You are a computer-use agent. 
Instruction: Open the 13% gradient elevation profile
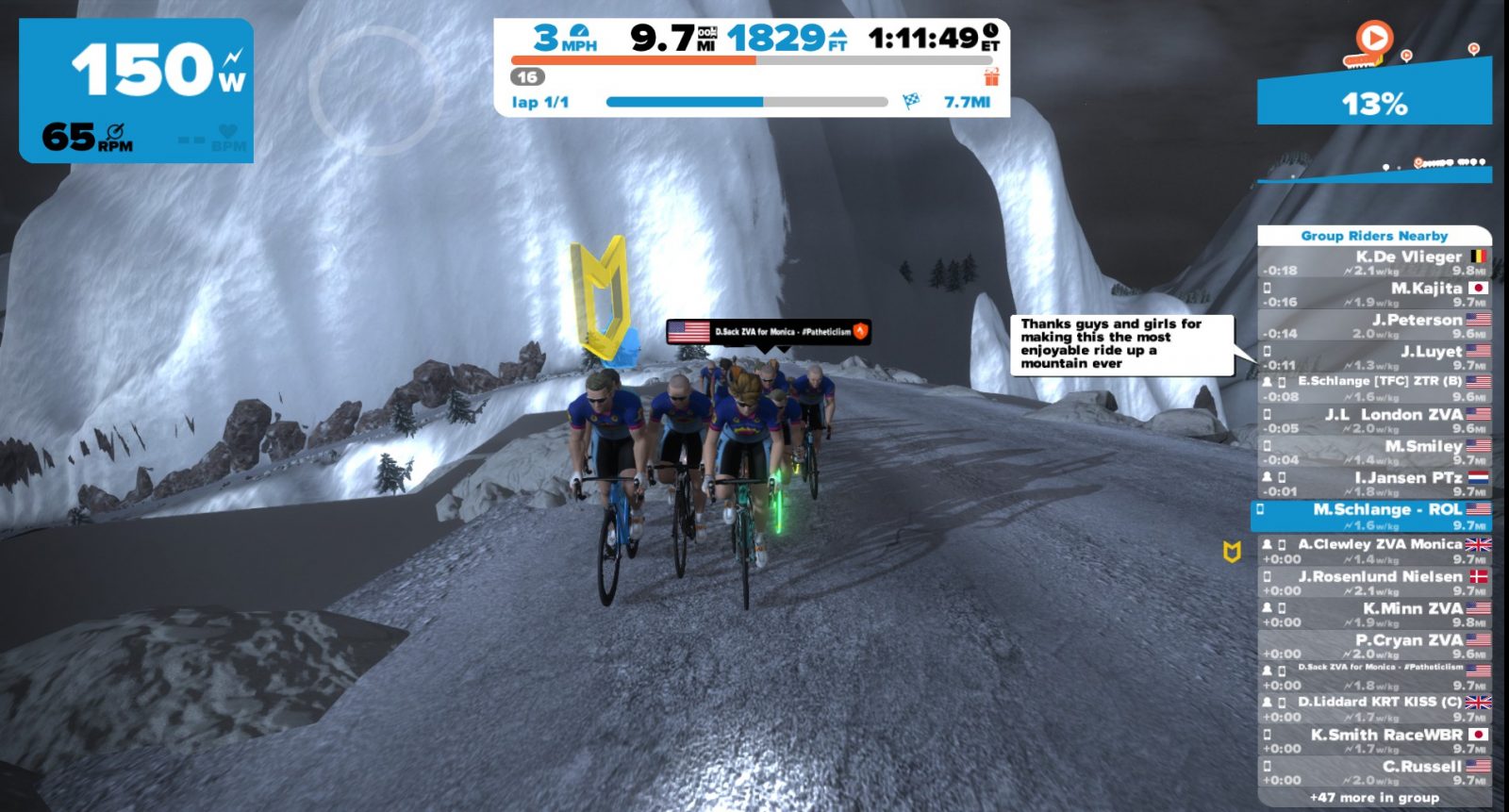point(1374,102)
